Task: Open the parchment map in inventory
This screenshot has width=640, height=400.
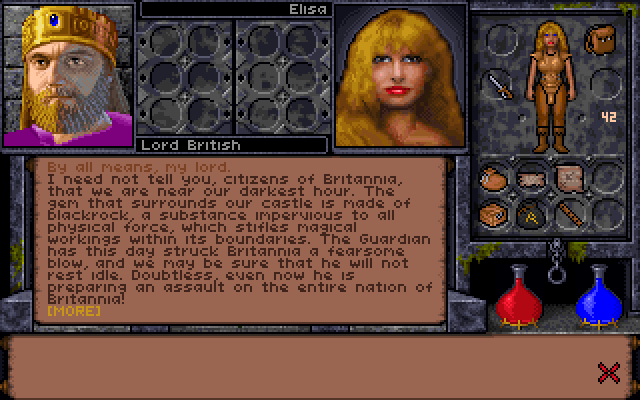Action: point(568,178)
